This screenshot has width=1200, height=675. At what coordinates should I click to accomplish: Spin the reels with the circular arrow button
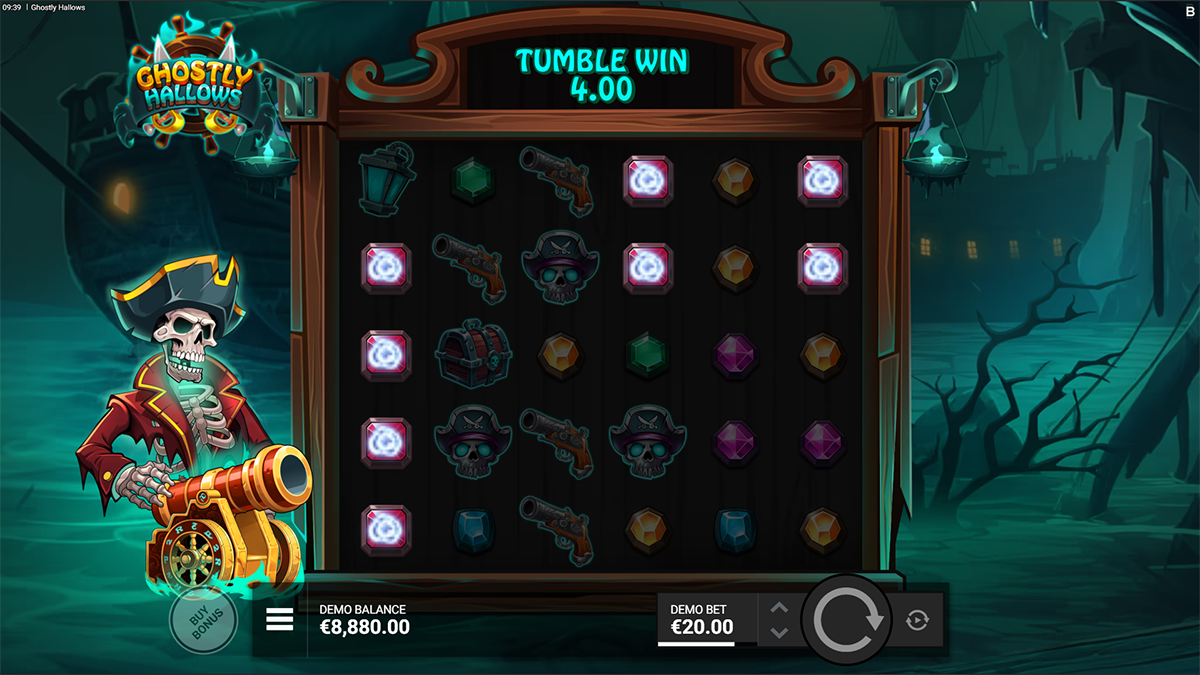(849, 620)
